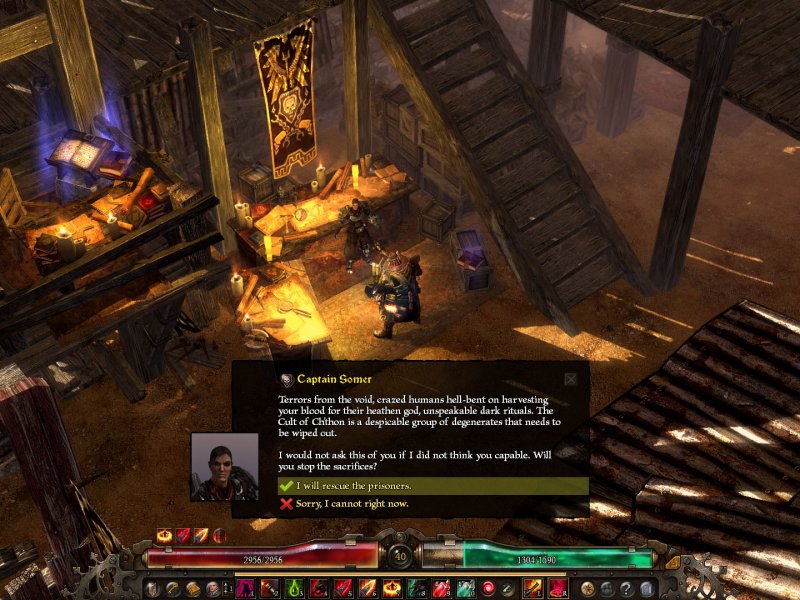
Task: Use the red orb health potion
Action: point(489,588)
